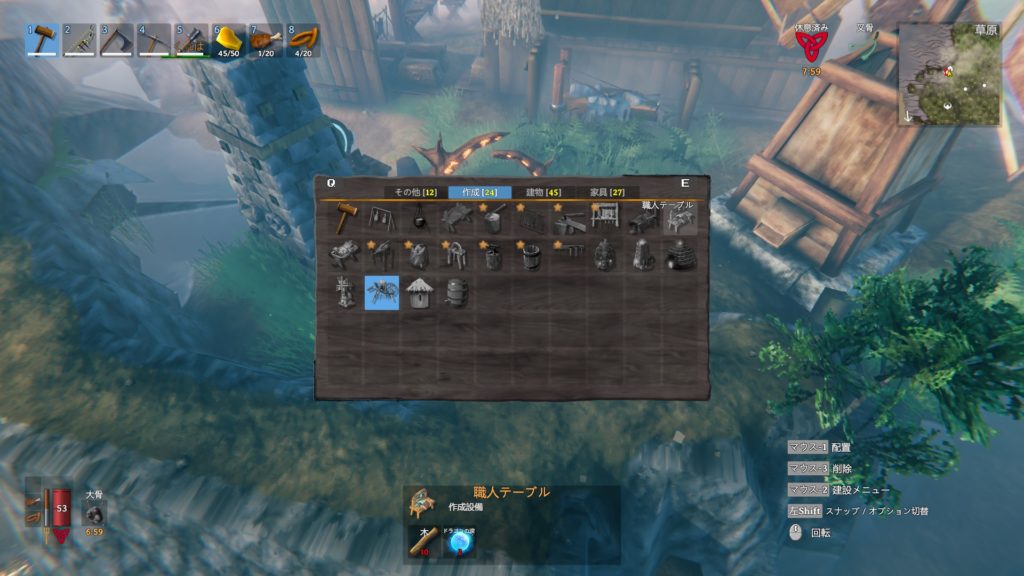Image resolution: width=1024 pixels, height=576 pixels.
Task: Choose the wooden bucket build piece
Action: (x=530, y=255)
